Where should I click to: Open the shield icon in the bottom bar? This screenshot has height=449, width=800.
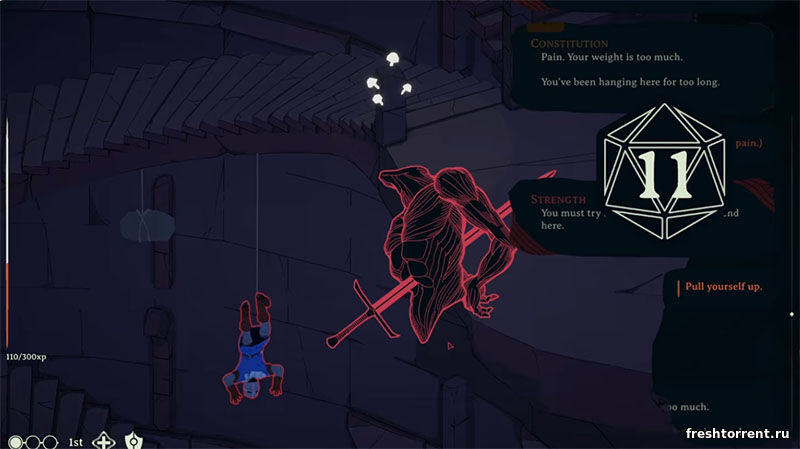[133, 440]
